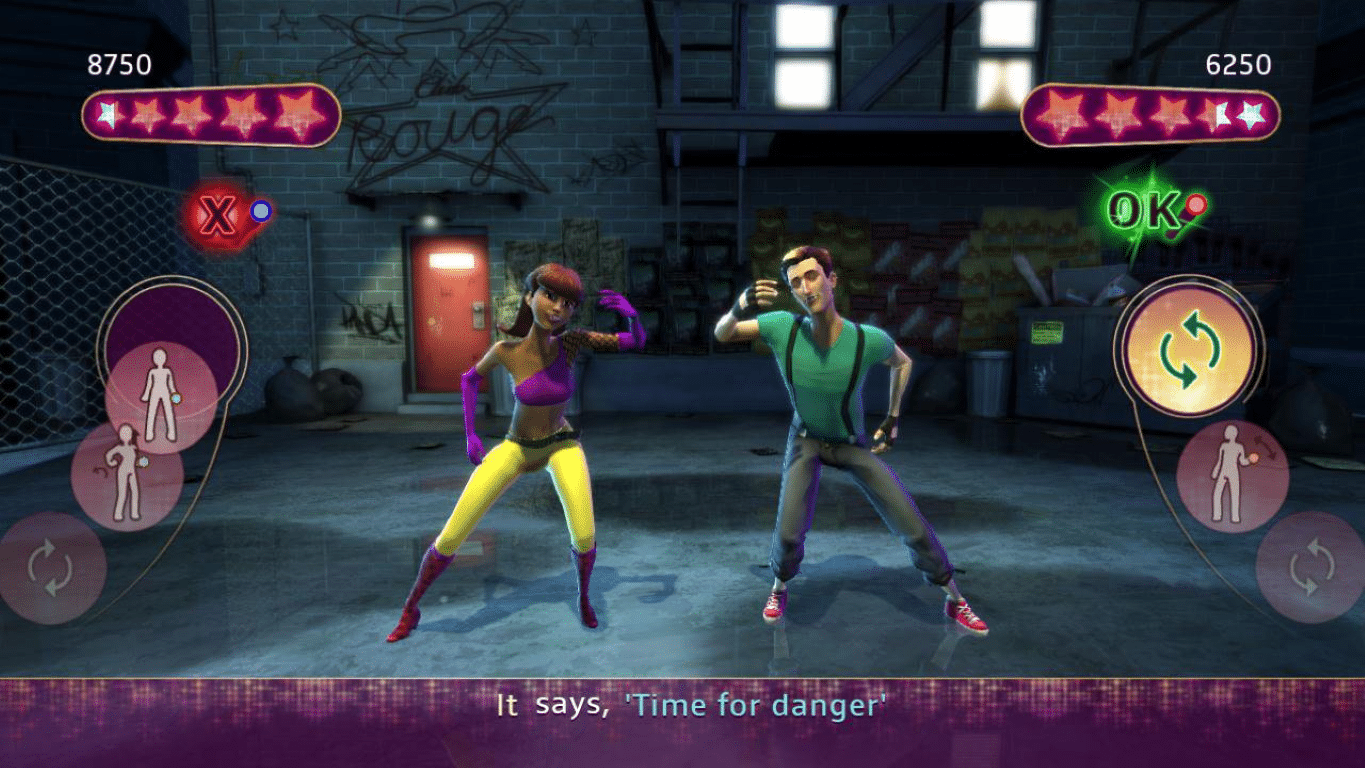Select the green OK hit indicator
1365x768 pixels.
[1146, 207]
